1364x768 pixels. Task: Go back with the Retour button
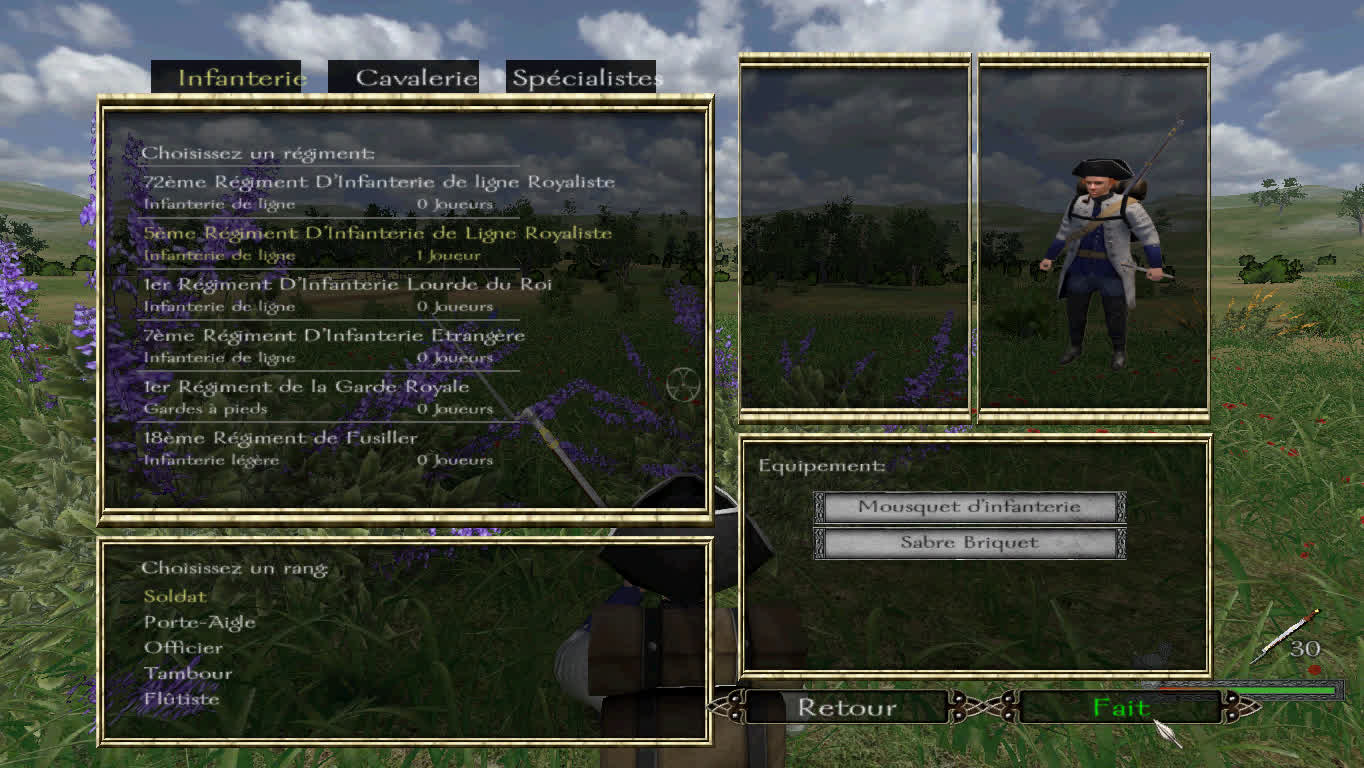click(x=846, y=708)
